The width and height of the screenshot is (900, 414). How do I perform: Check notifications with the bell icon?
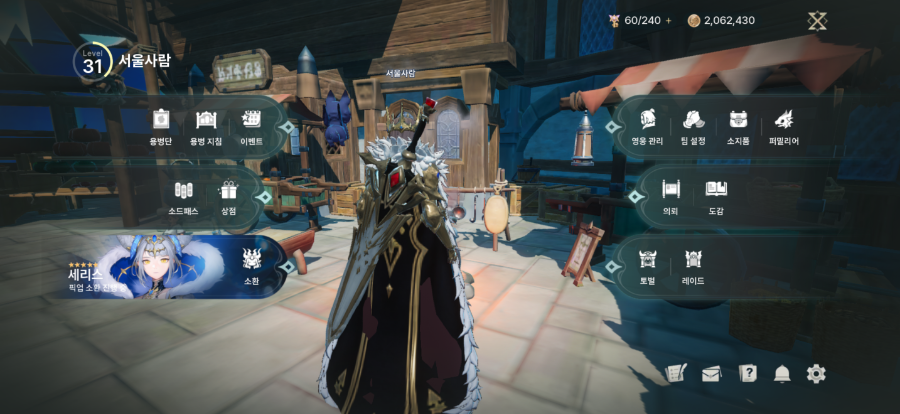[x=782, y=374]
